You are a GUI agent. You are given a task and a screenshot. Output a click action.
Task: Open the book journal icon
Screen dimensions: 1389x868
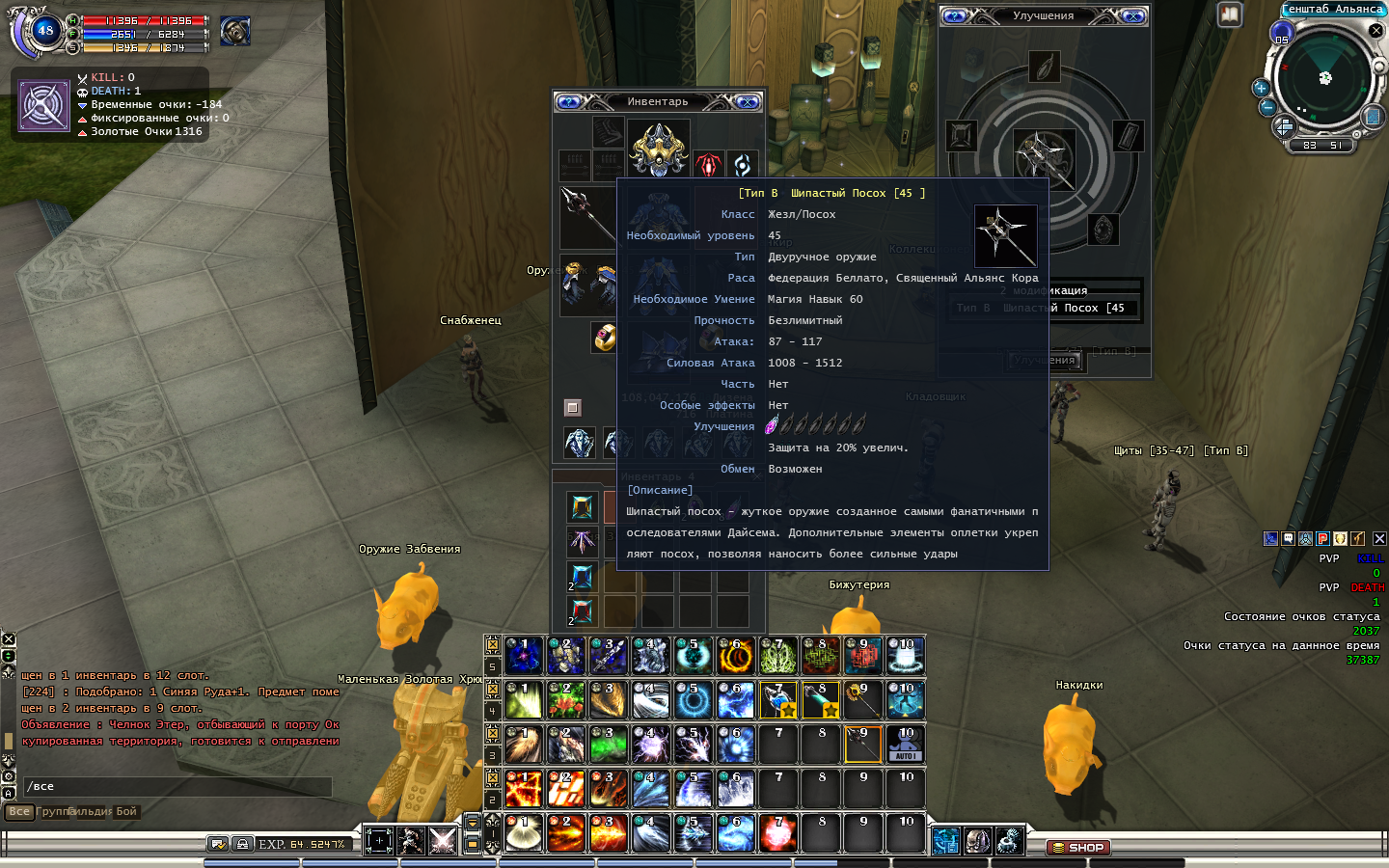1229,14
